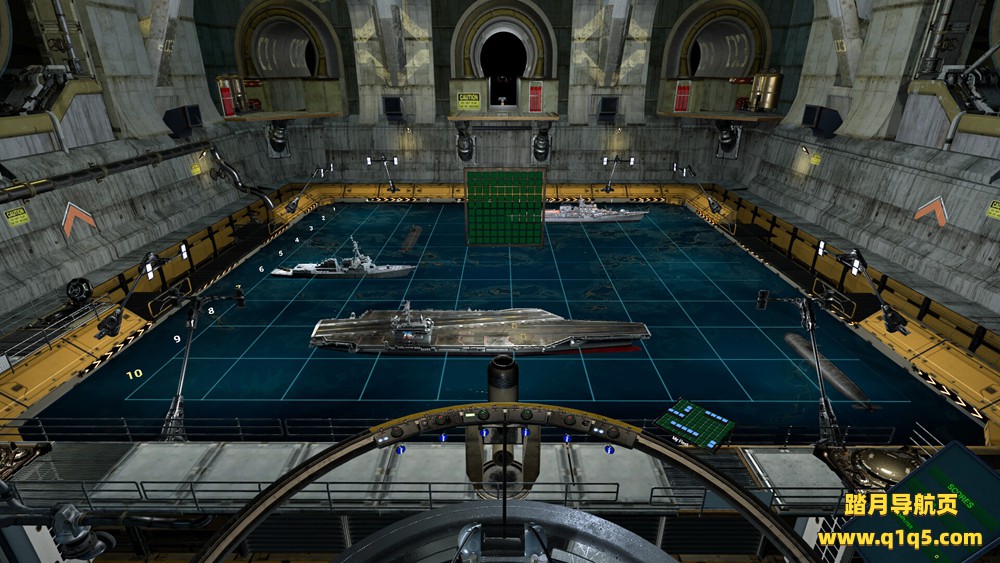Open the green target grid screen
Image resolution: width=1000 pixels, height=563 pixels.
[x=504, y=205]
